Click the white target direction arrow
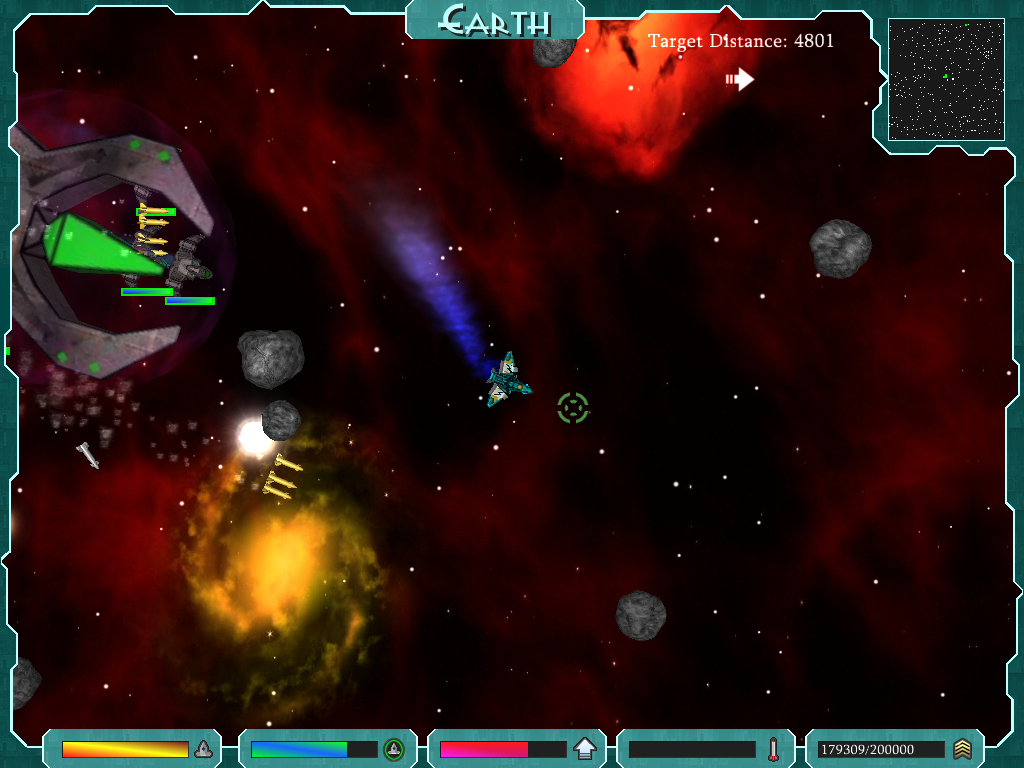Image resolution: width=1024 pixels, height=768 pixels. 740,79
